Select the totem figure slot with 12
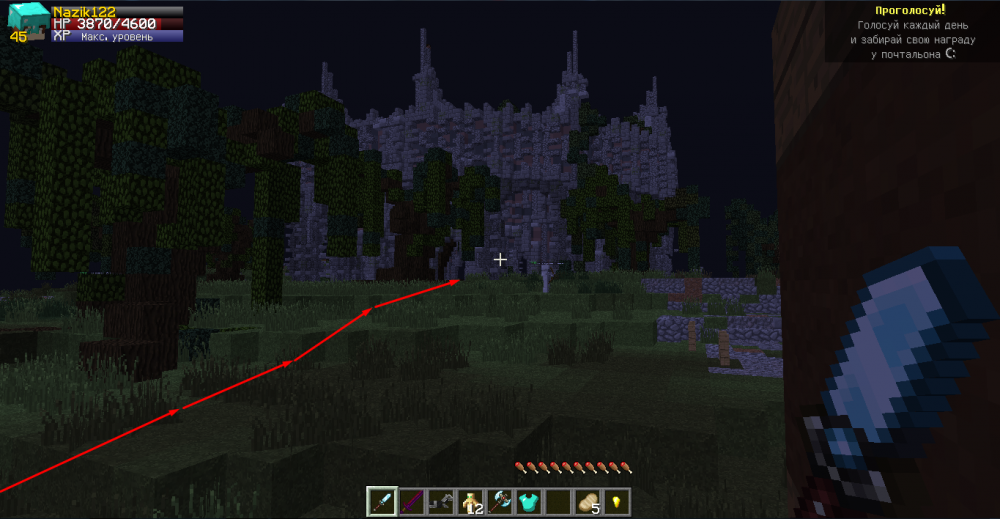Image resolution: width=1000 pixels, height=519 pixels. (x=469, y=501)
